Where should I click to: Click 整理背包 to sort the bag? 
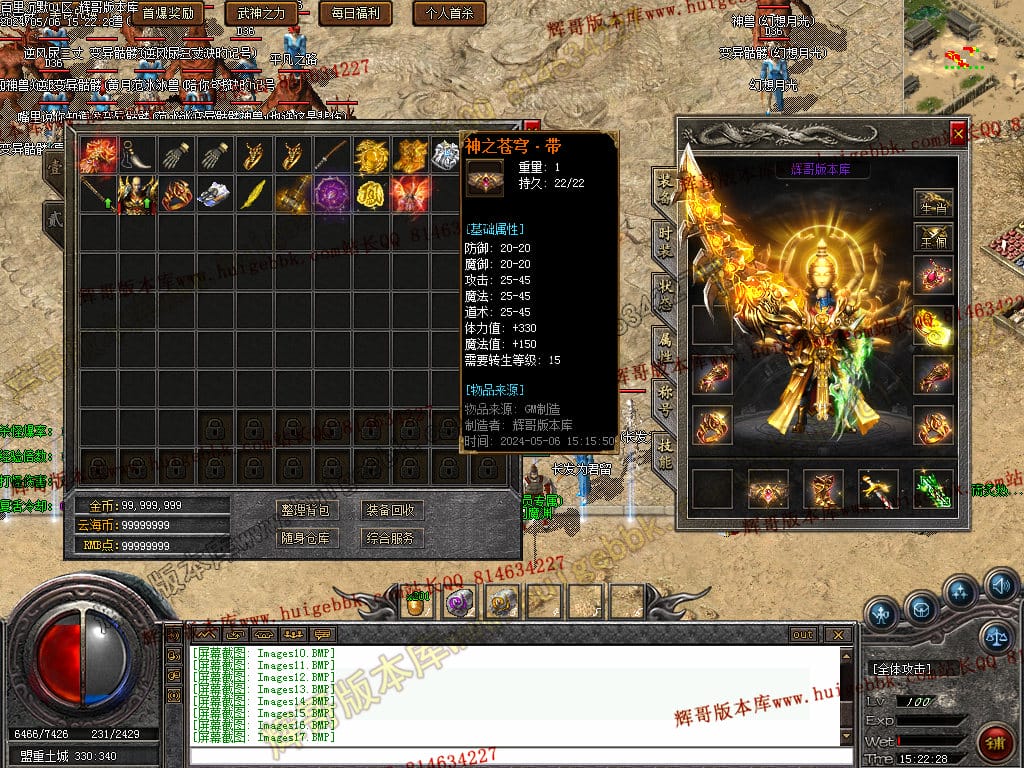click(306, 510)
